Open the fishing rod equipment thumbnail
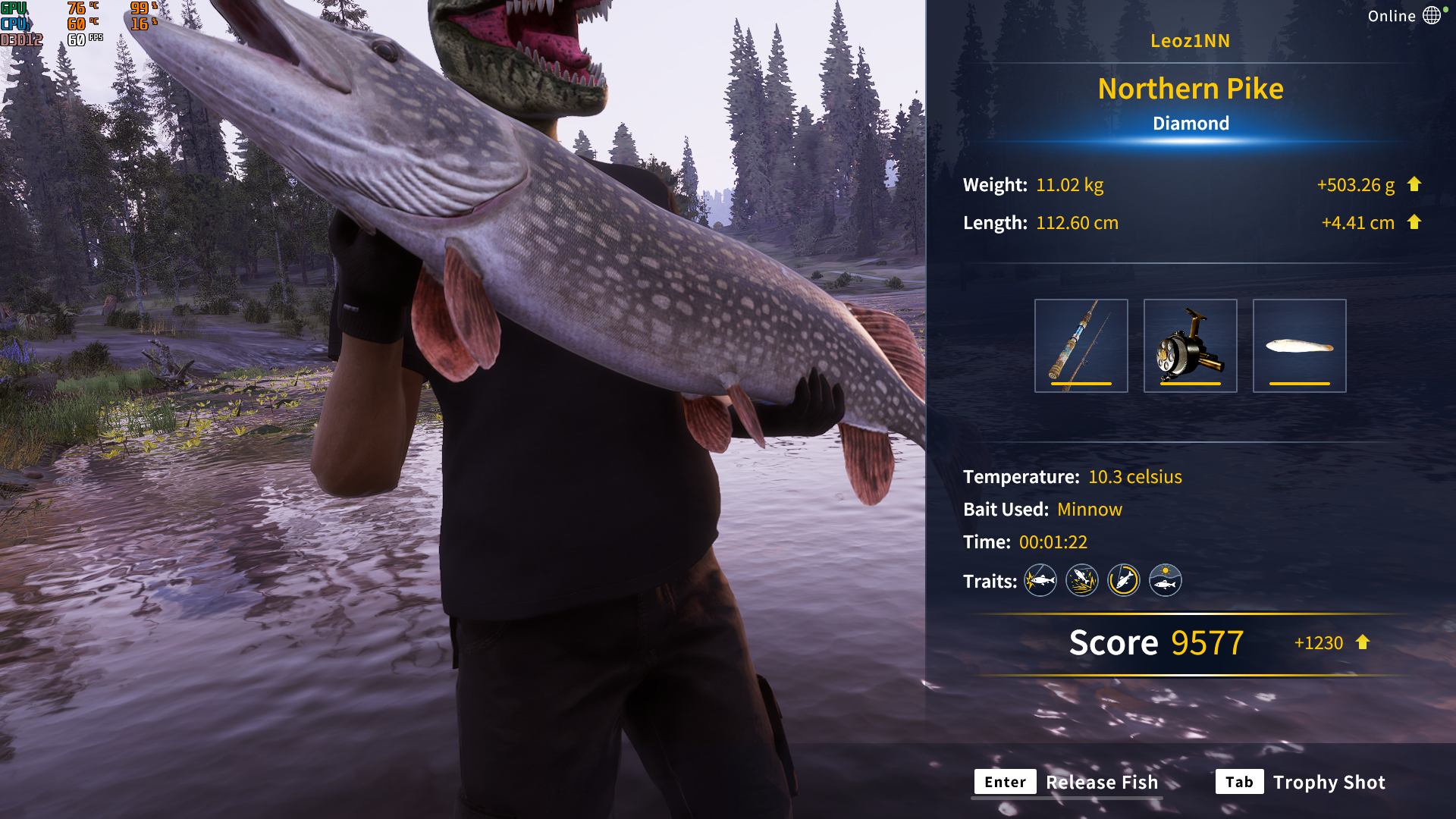The width and height of the screenshot is (1456, 819). (1081, 346)
